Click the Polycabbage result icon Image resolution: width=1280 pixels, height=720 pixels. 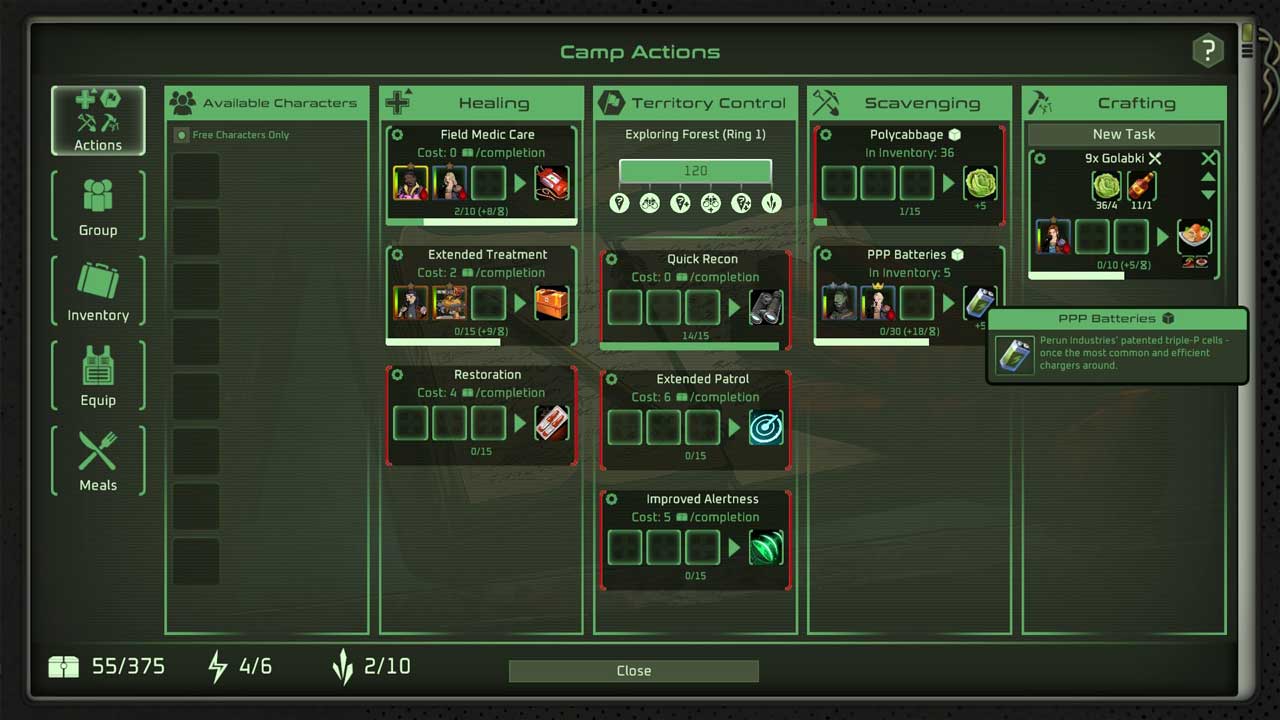tap(980, 184)
